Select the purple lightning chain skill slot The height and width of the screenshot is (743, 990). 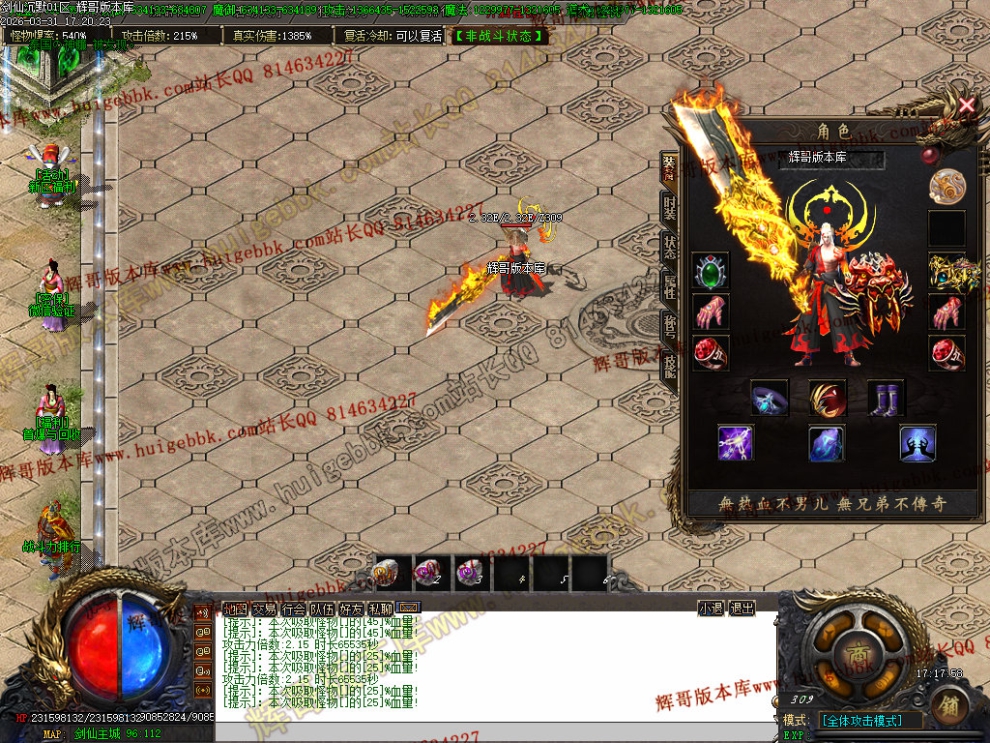[736, 443]
